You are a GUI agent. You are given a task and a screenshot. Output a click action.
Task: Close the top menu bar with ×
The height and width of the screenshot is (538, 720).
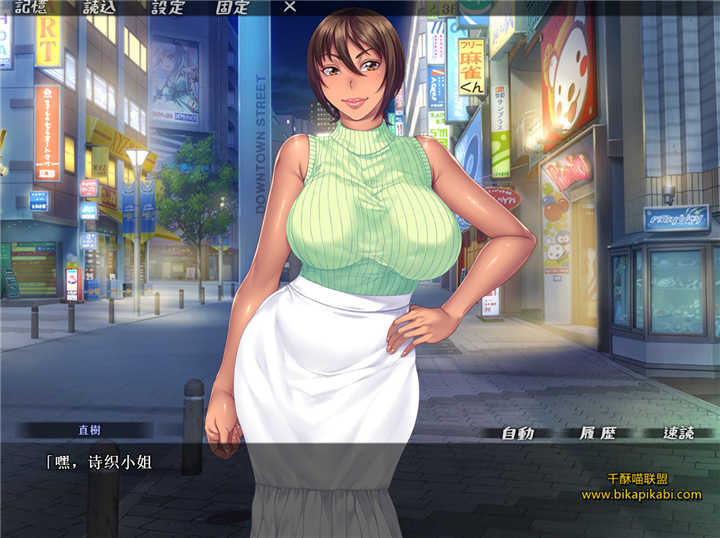point(290,7)
